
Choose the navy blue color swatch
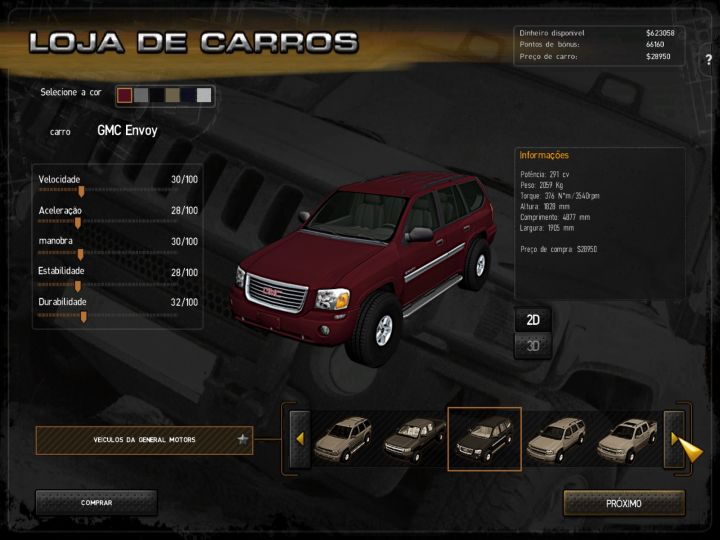tap(188, 95)
